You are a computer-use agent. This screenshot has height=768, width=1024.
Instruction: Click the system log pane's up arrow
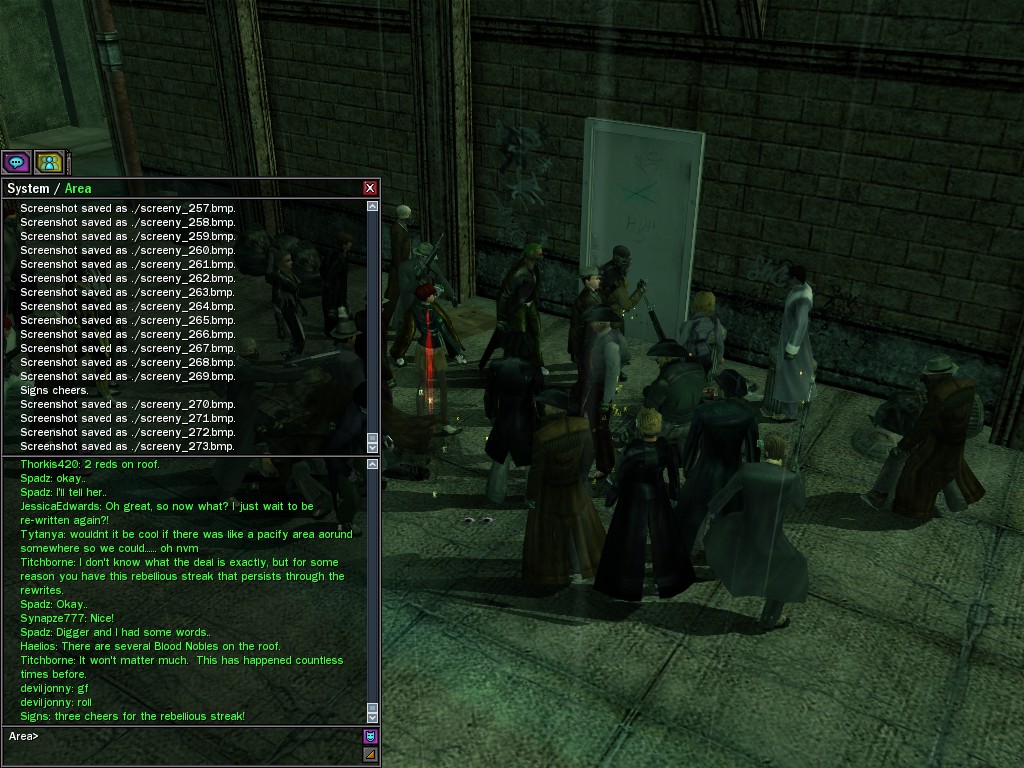(373, 206)
